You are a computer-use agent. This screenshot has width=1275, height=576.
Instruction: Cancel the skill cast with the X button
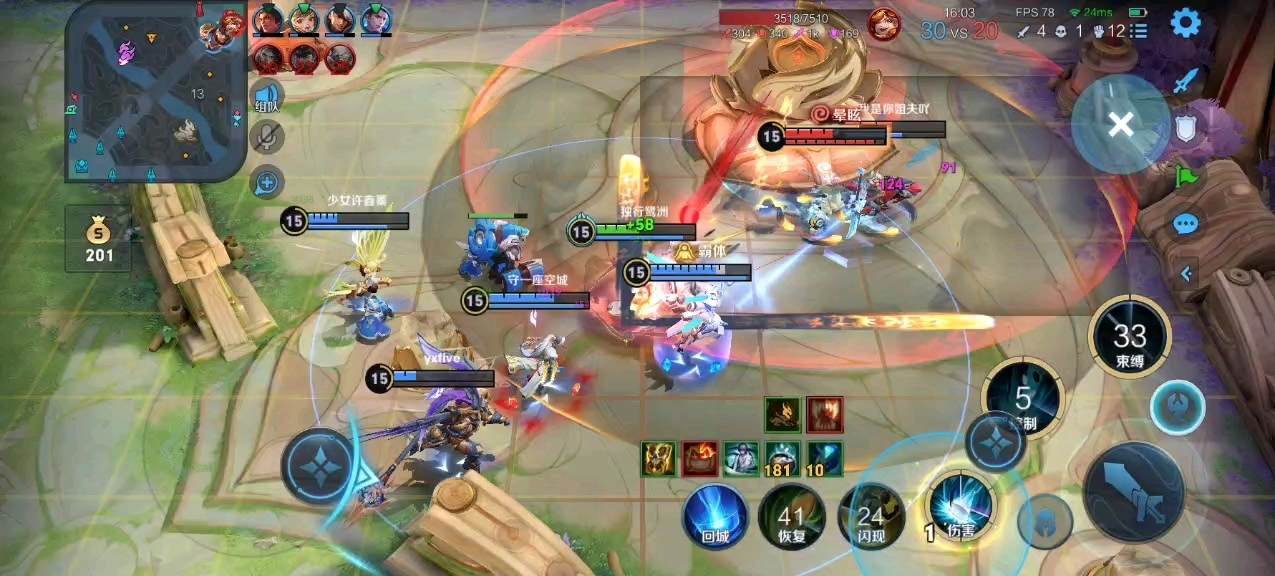point(1121,124)
